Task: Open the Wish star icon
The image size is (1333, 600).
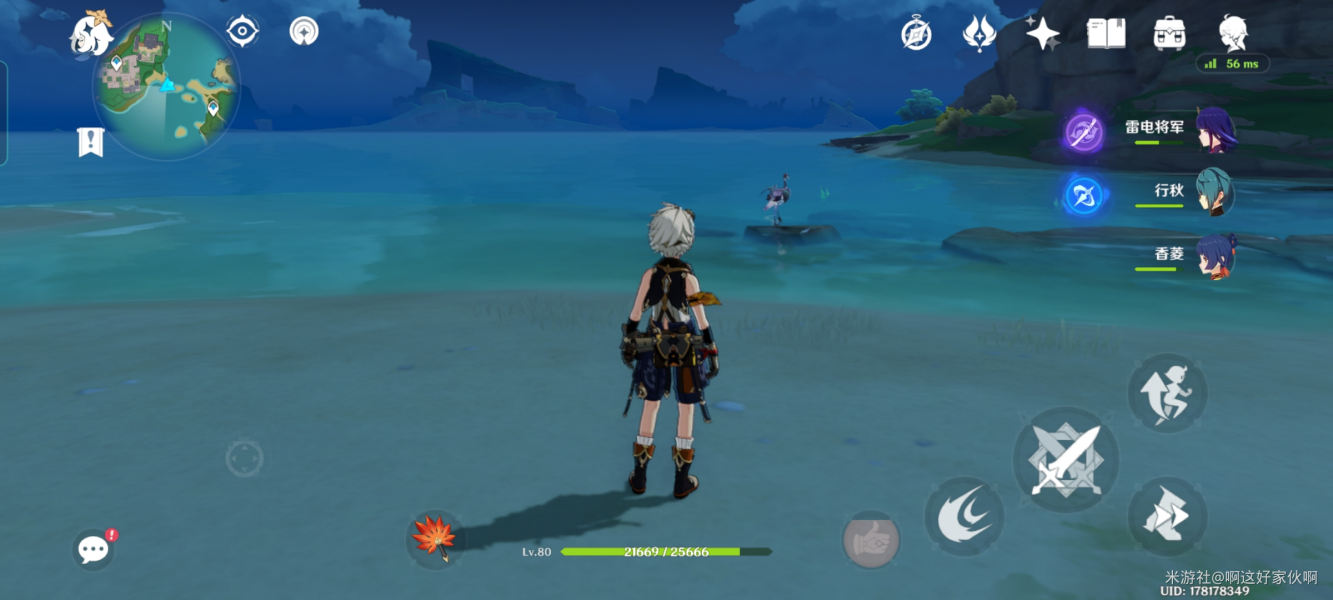Action: pyautogui.click(x=1042, y=34)
